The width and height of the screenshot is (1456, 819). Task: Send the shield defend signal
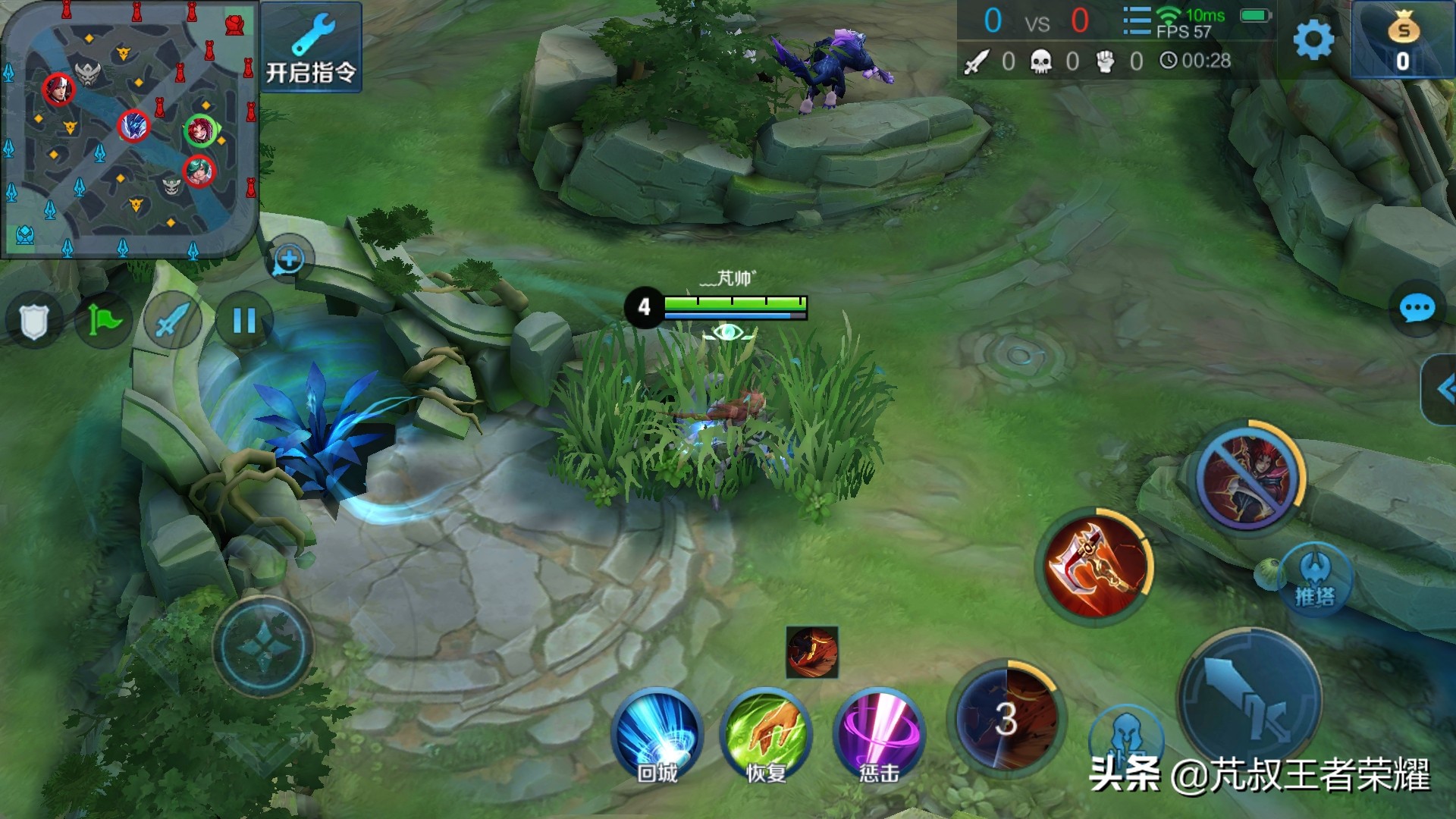point(33,321)
